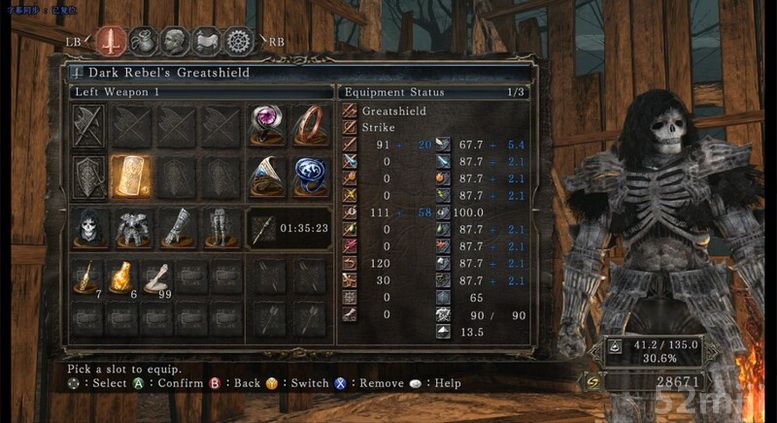Image resolution: width=777 pixels, height=423 pixels.
Task: Open the system settings gear tab
Action: click(x=239, y=41)
